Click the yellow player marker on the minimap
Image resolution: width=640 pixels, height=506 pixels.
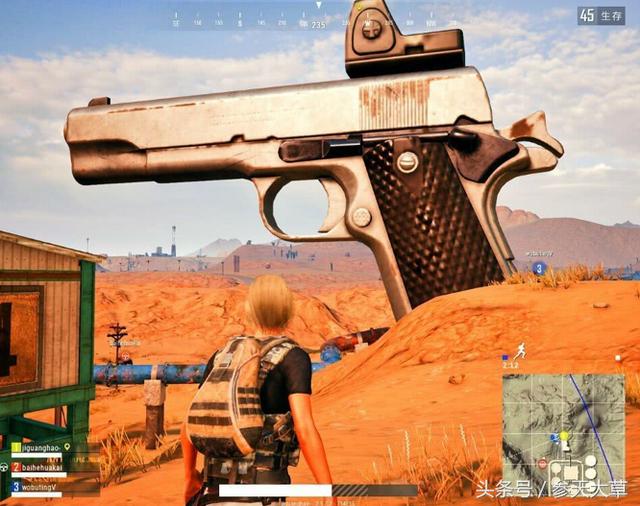pos(564,436)
